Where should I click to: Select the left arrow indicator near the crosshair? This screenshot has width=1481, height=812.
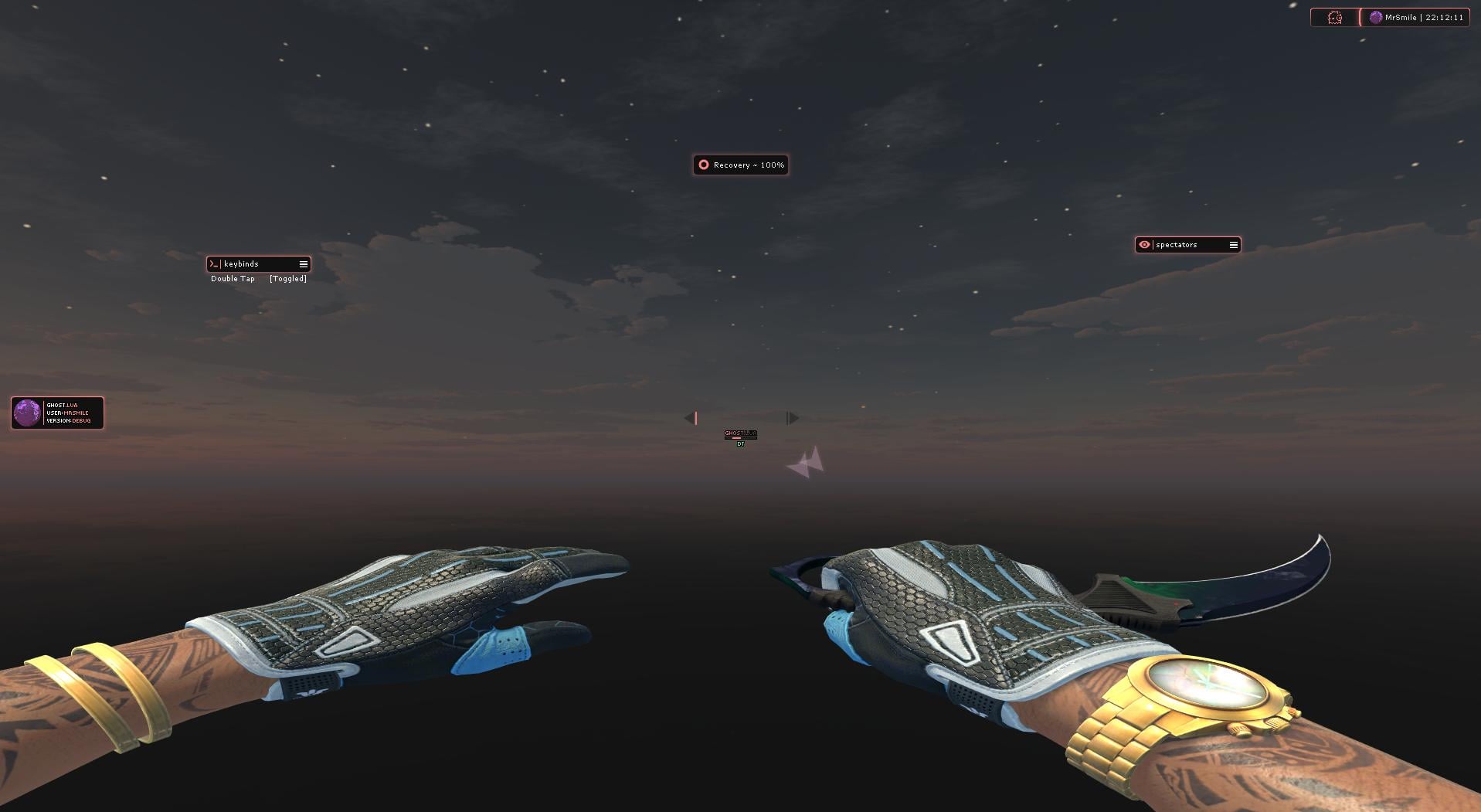pyautogui.click(x=690, y=418)
